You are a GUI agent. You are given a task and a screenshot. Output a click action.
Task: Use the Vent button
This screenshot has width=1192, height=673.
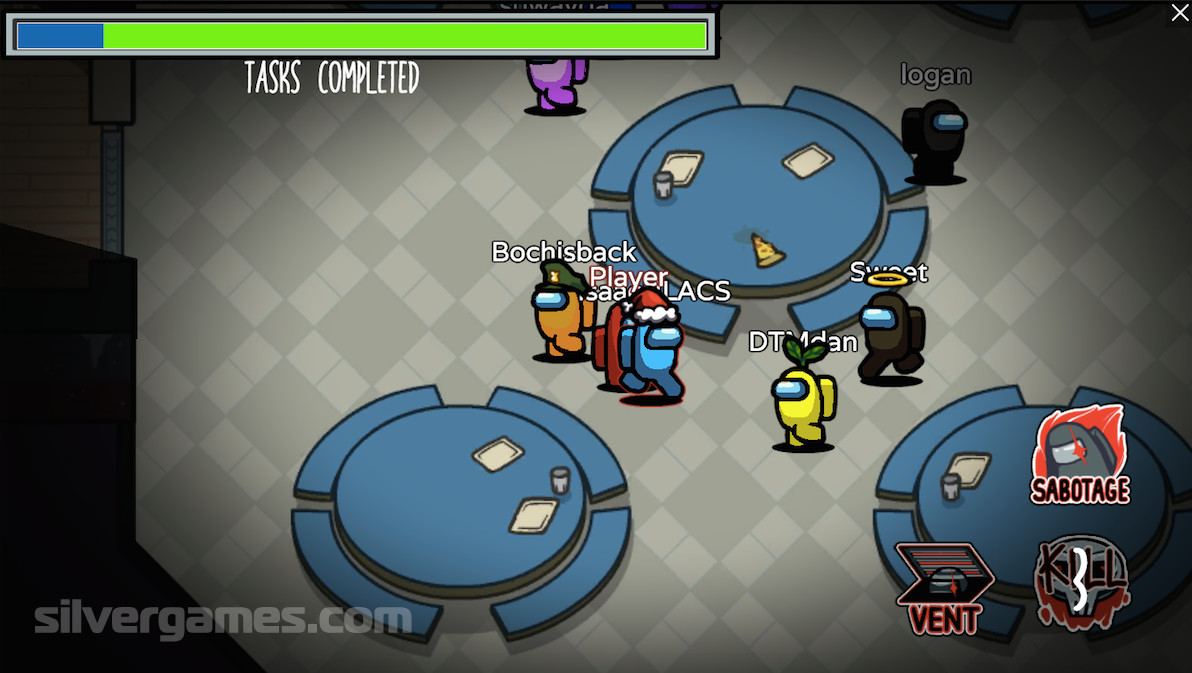(x=943, y=588)
